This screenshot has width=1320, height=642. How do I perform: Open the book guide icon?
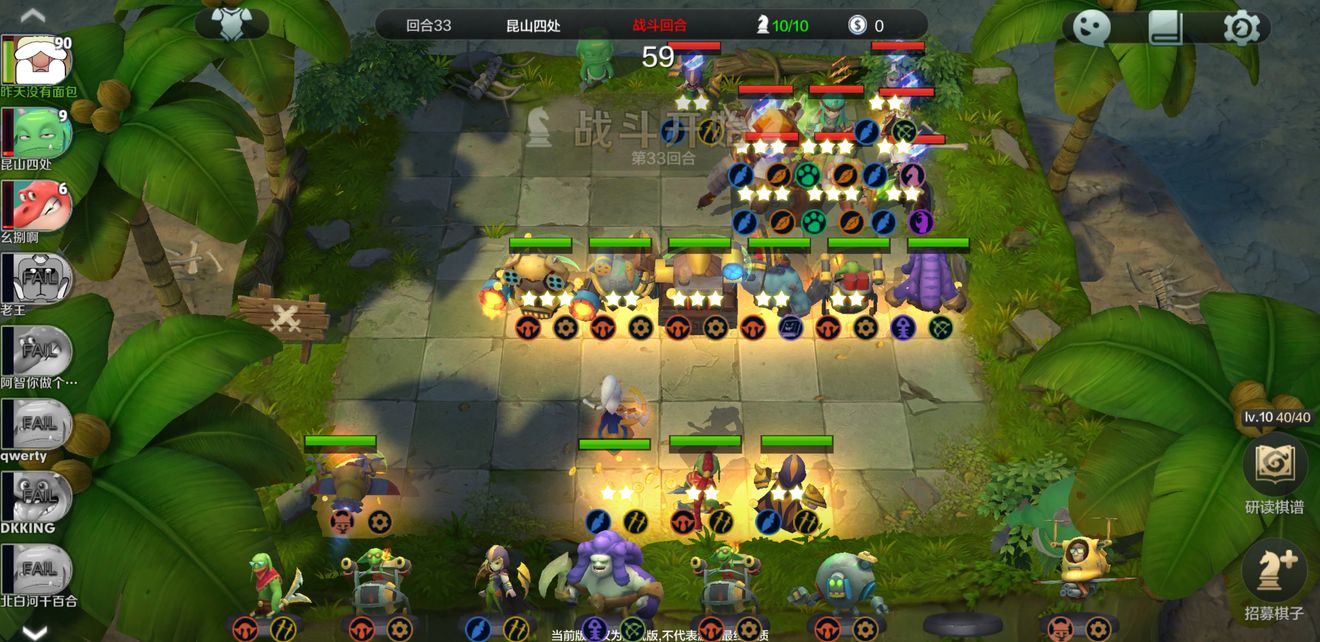(1166, 27)
